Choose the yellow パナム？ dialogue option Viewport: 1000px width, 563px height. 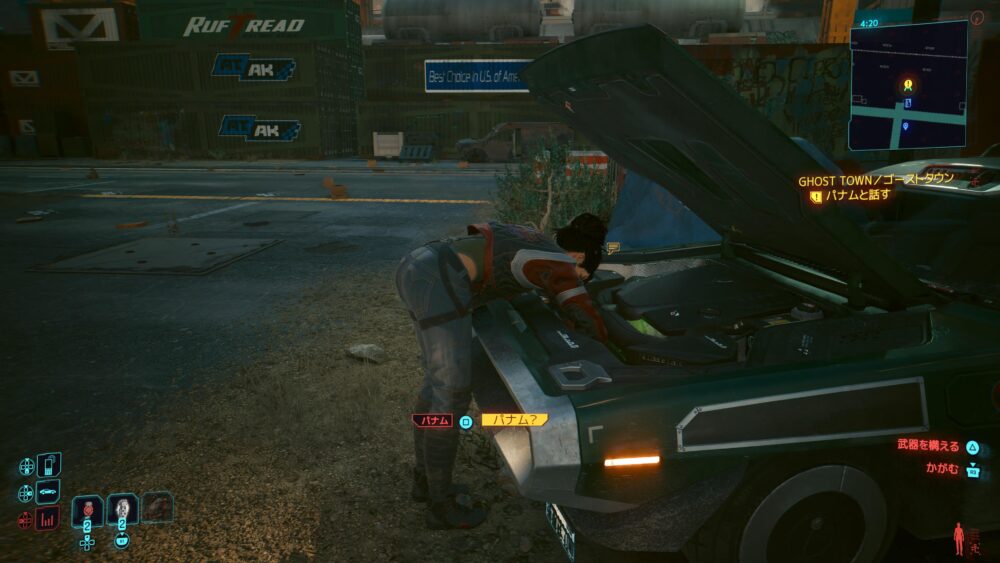514,420
